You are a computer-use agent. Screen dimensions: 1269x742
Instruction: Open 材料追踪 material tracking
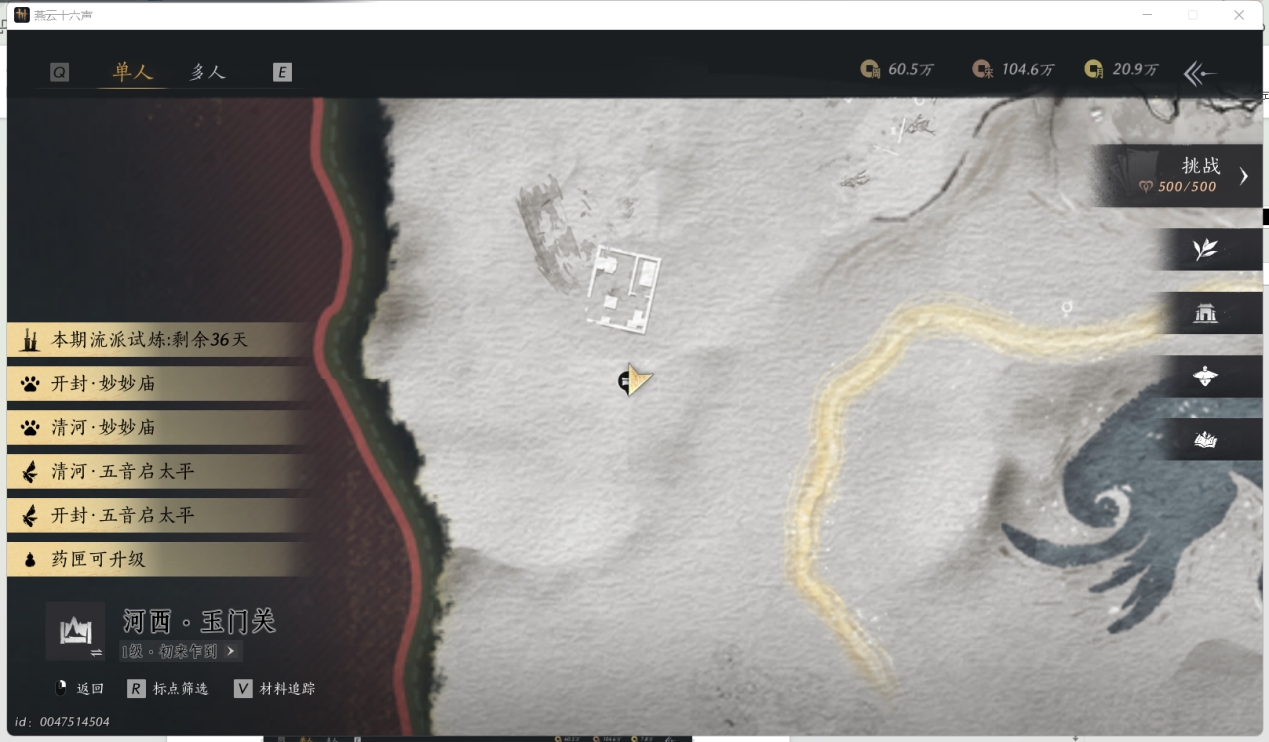pos(275,688)
